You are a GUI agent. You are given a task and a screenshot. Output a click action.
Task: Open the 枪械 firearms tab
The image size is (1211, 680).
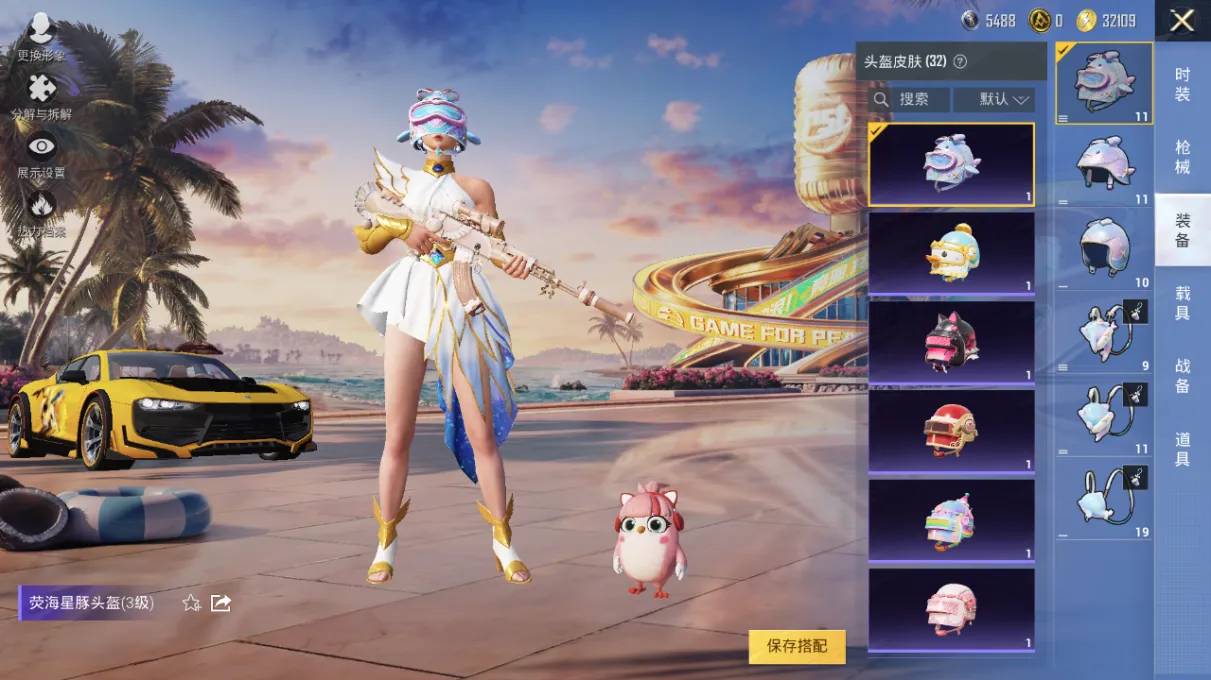point(1182,157)
